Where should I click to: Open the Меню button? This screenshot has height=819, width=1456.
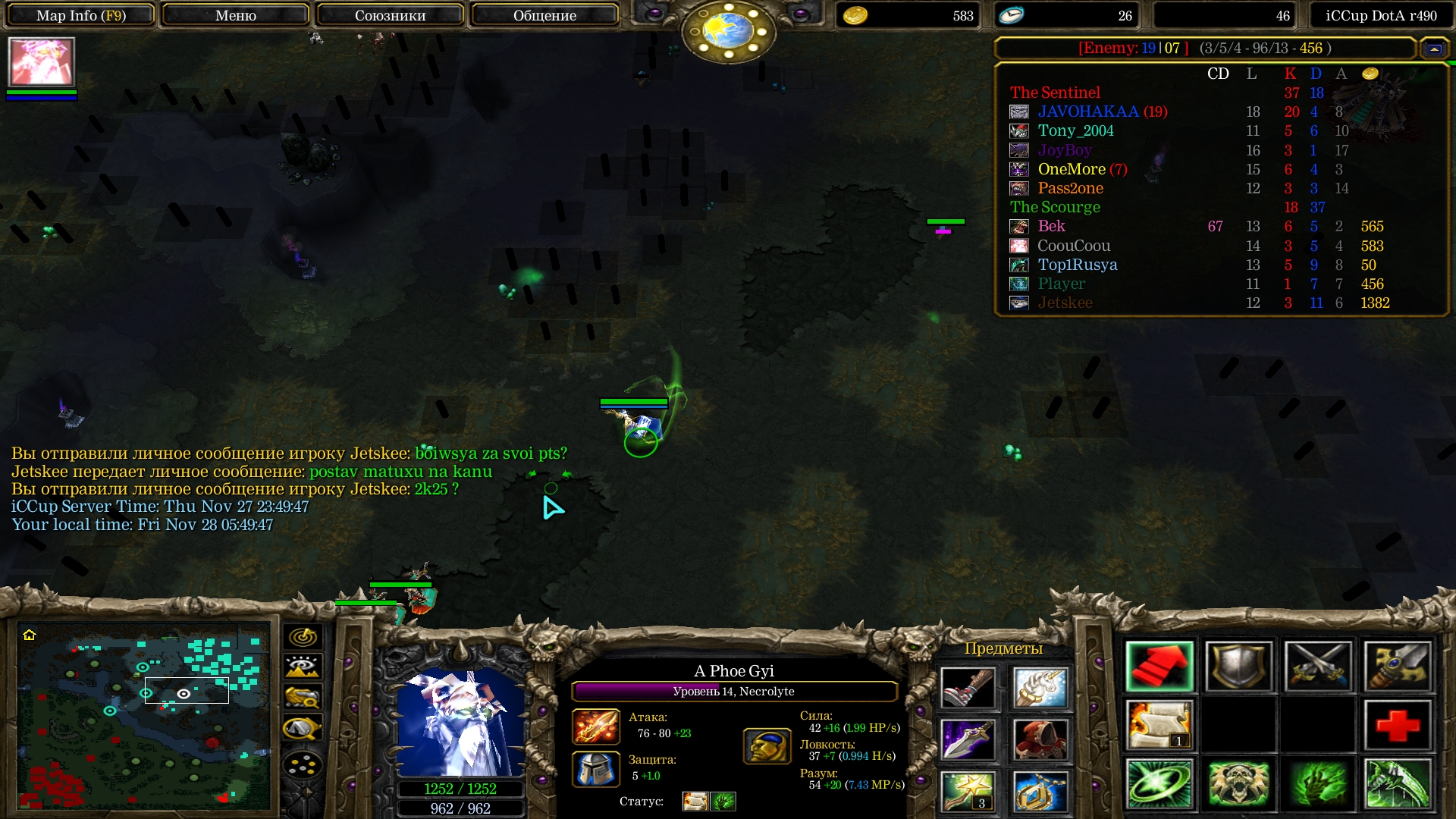(x=236, y=15)
